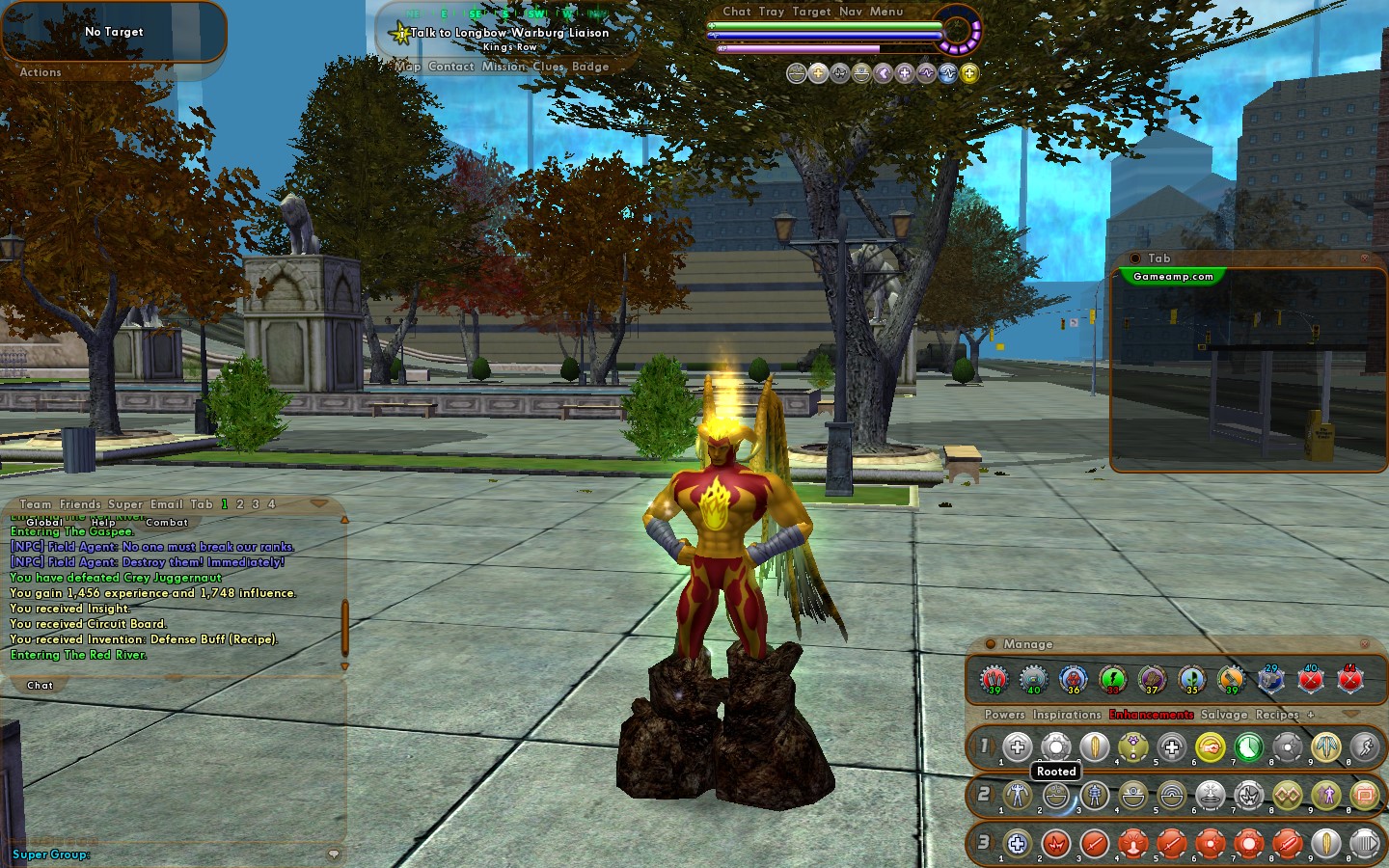
Task: Open the Clues window
Action: [x=548, y=67]
